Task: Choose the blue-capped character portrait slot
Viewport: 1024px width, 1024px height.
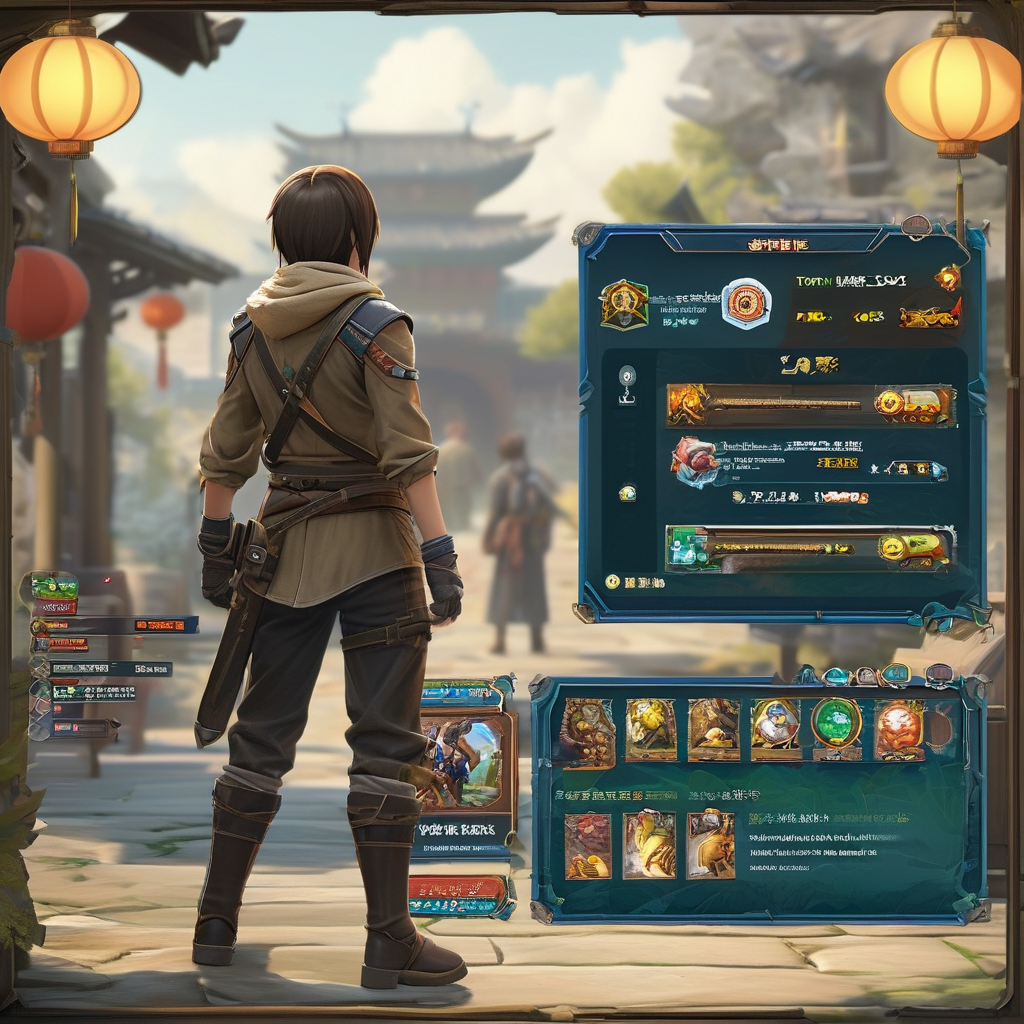Action: 775,729
